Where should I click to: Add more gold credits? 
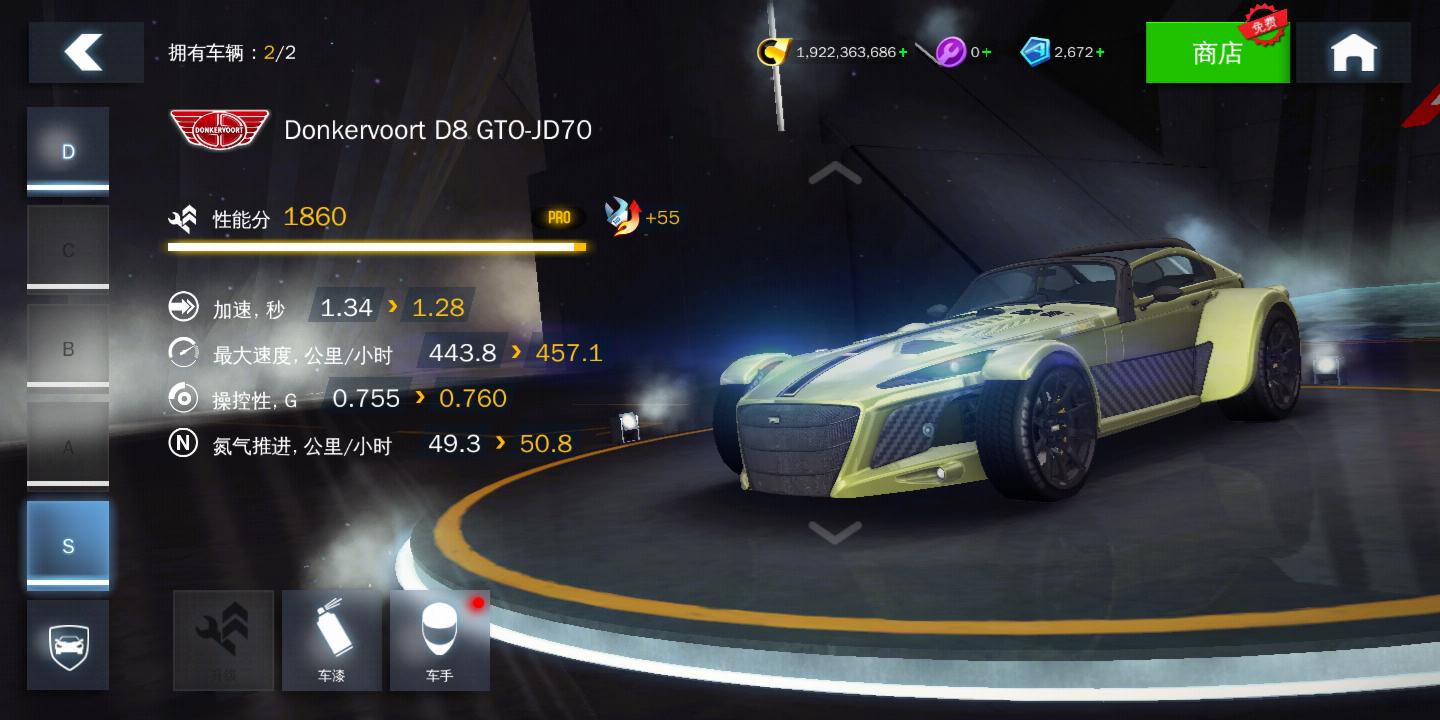tap(903, 52)
